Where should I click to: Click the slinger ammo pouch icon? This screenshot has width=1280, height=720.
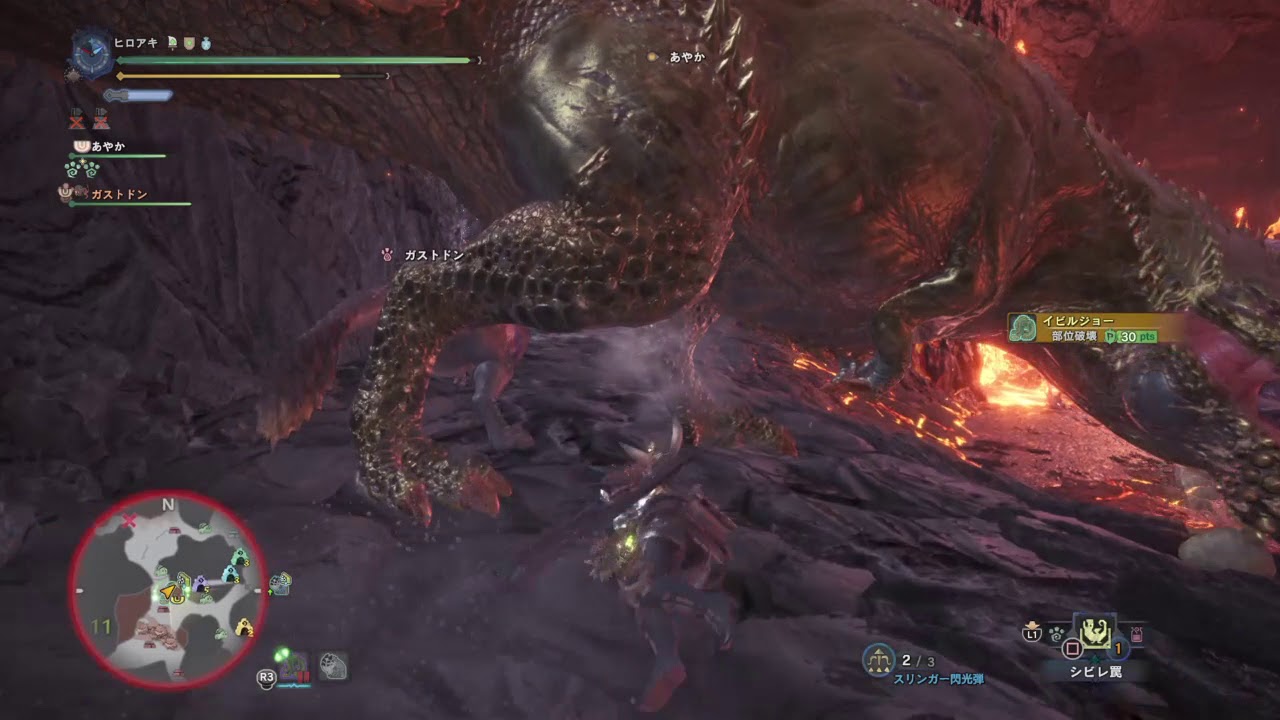click(1136, 634)
